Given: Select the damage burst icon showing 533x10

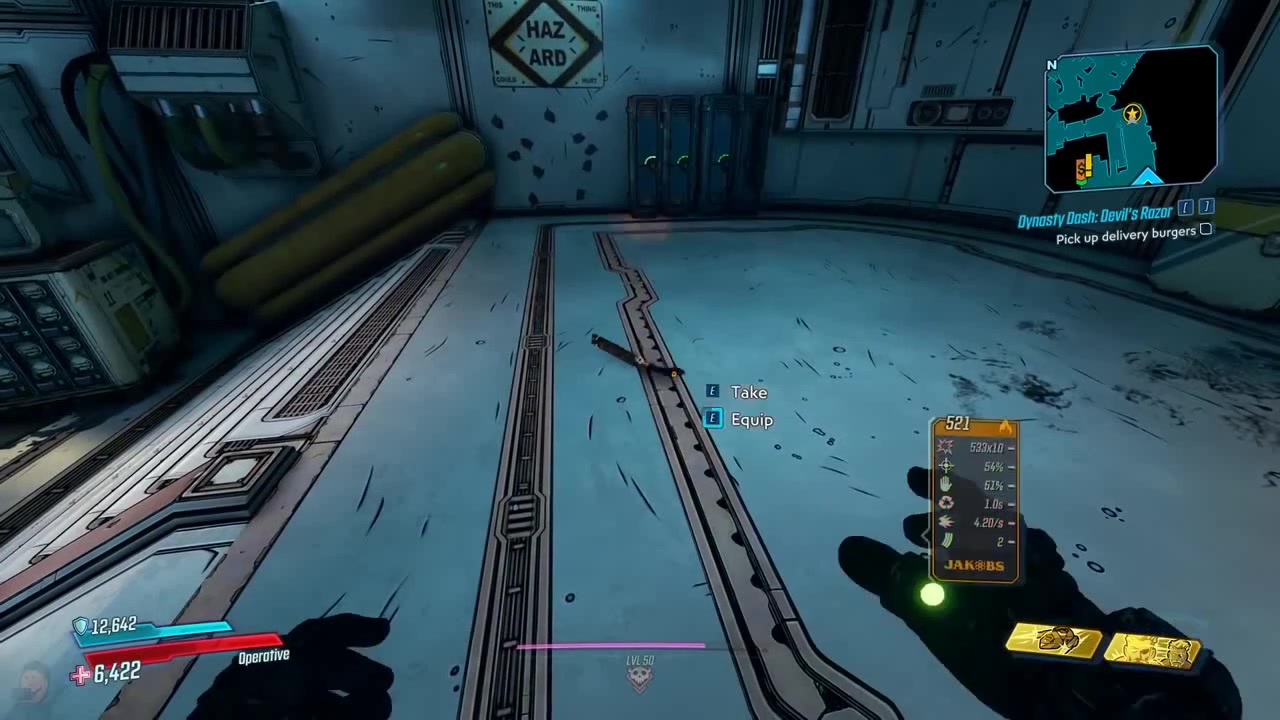Looking at the screenshot, I should pos(944,447).
